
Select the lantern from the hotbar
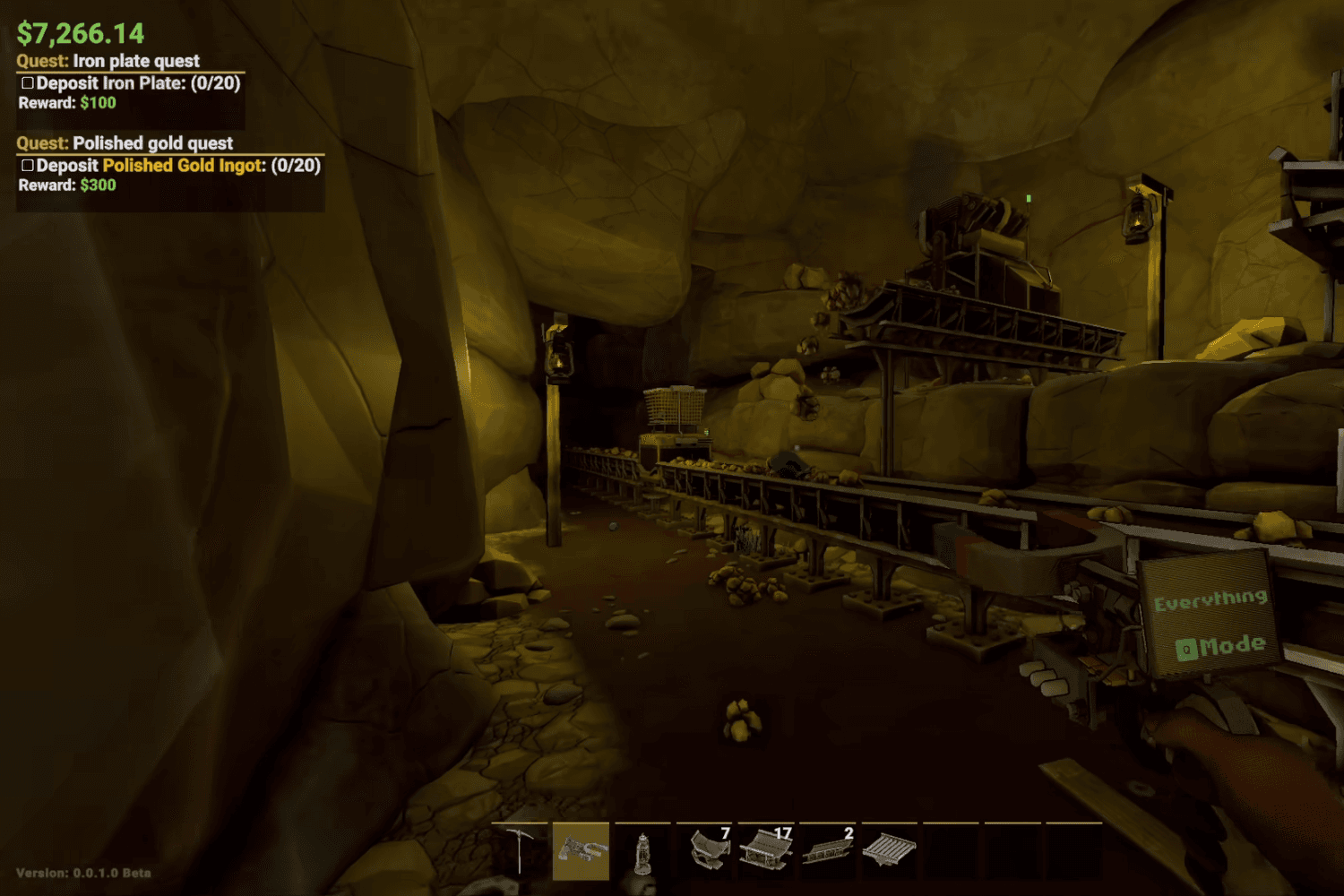click(642, 851)
